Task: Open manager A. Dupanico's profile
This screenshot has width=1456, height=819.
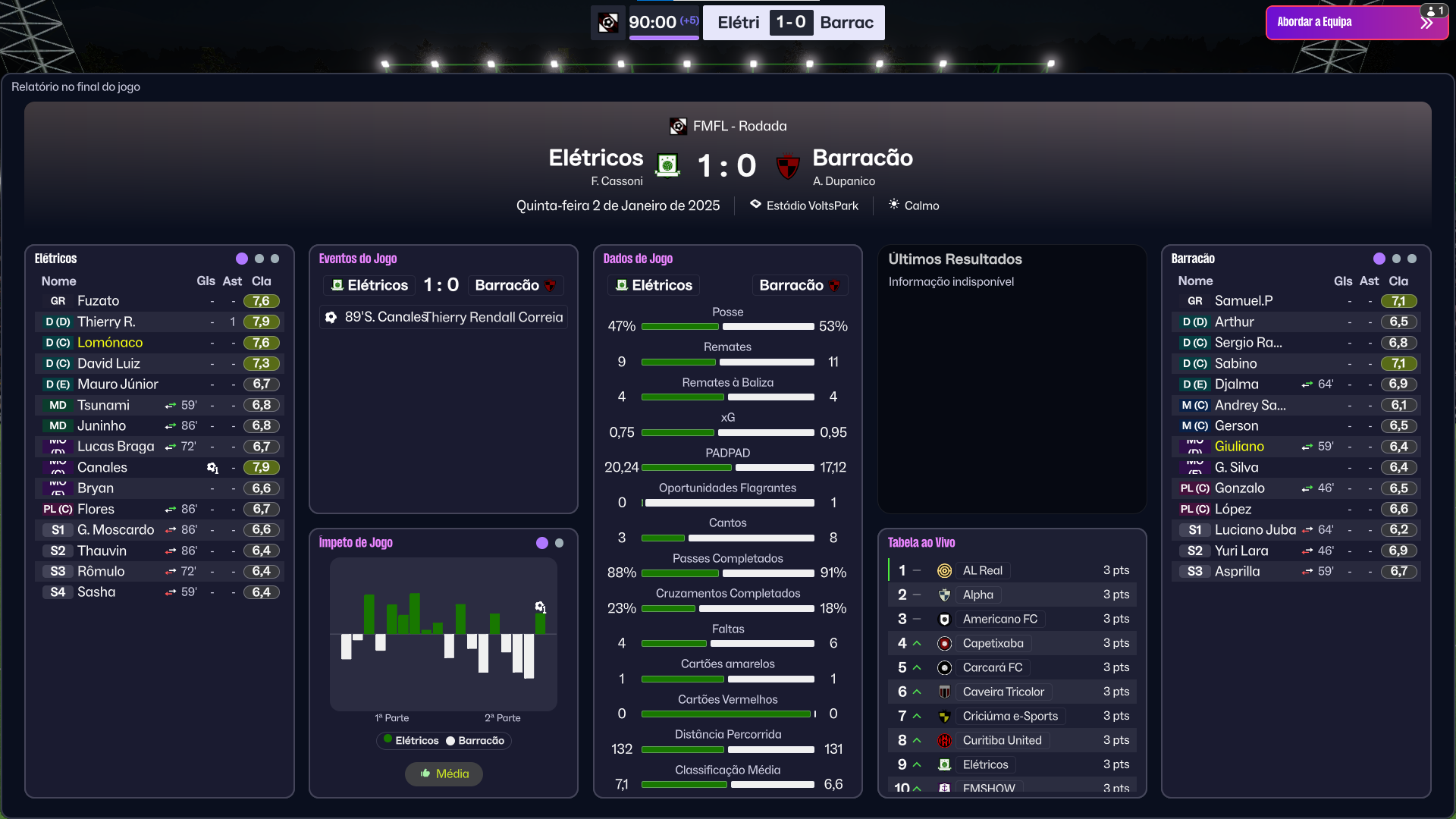Action: click(x=843, y=181)
